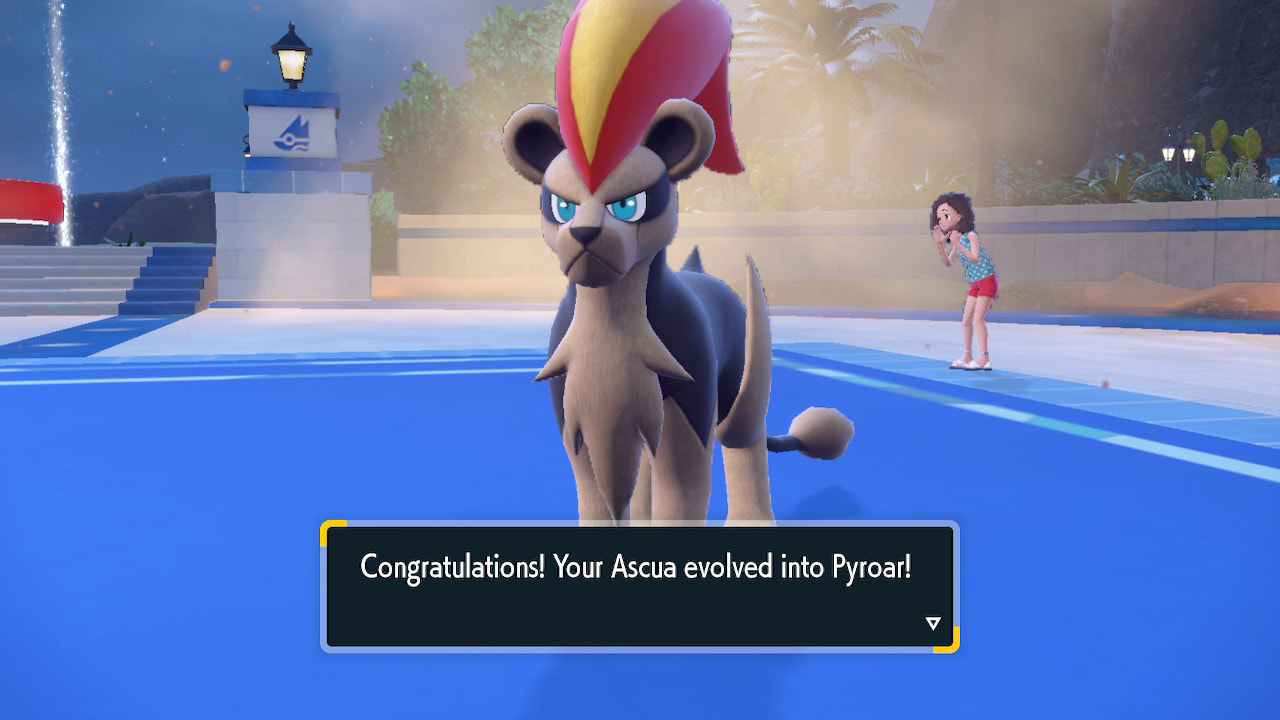The width and height of the screenshot is (1280, 720).
Task: Advance the dialogue with the arrow indicator
Action: [933, 624]
